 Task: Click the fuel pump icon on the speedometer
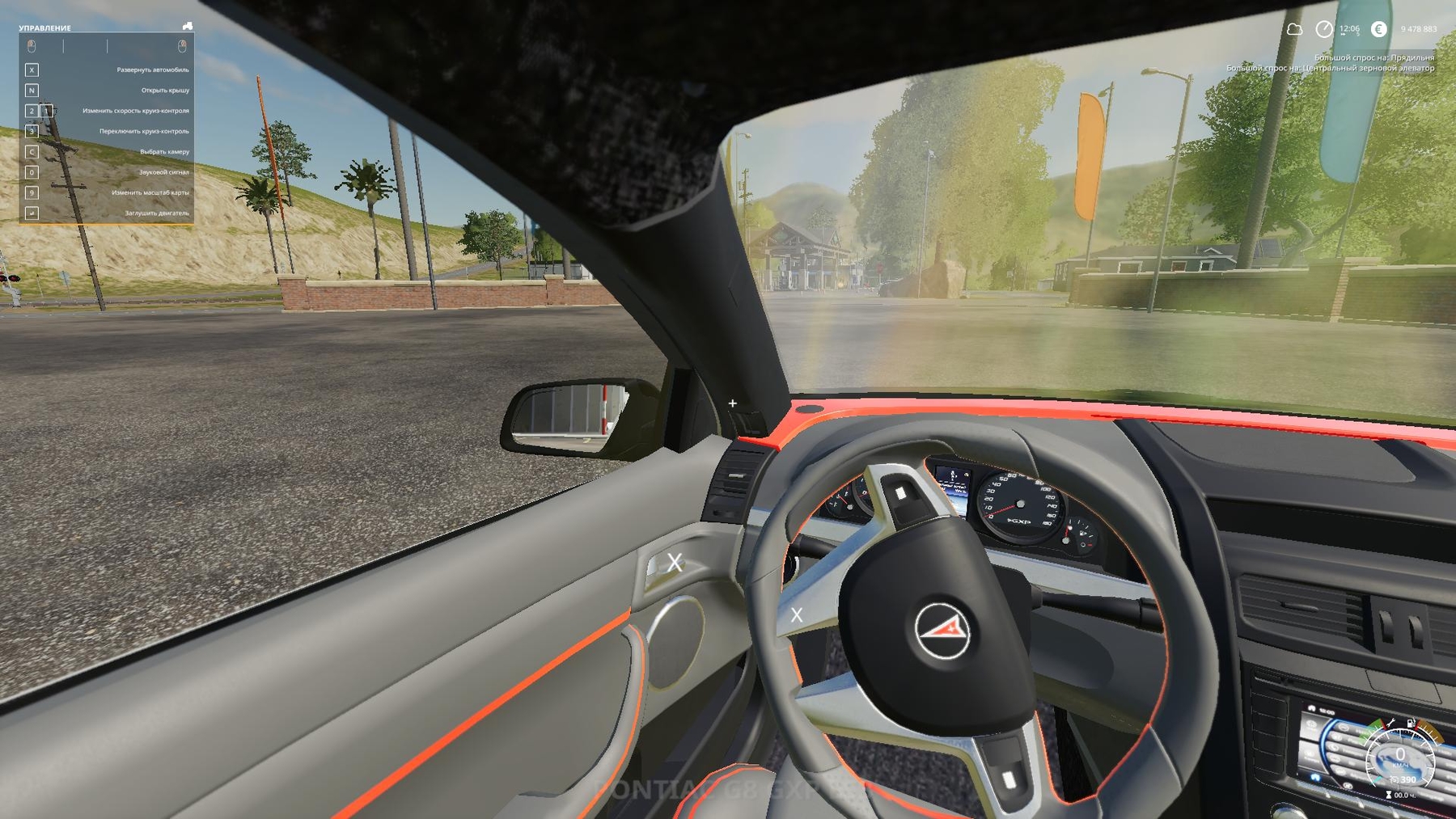point(1411,724)
